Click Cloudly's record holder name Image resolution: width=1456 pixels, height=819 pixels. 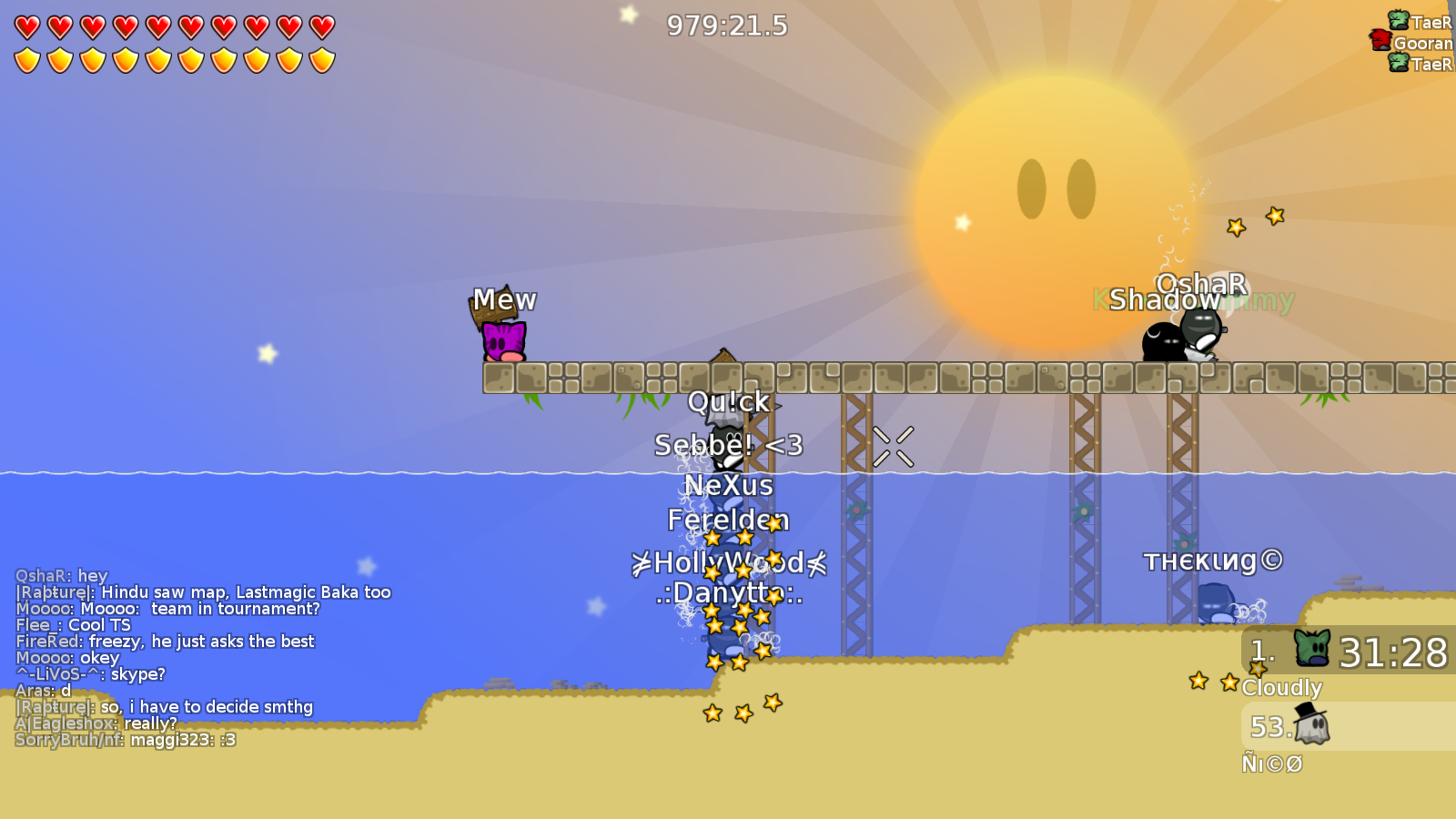tap(1284, 689)
